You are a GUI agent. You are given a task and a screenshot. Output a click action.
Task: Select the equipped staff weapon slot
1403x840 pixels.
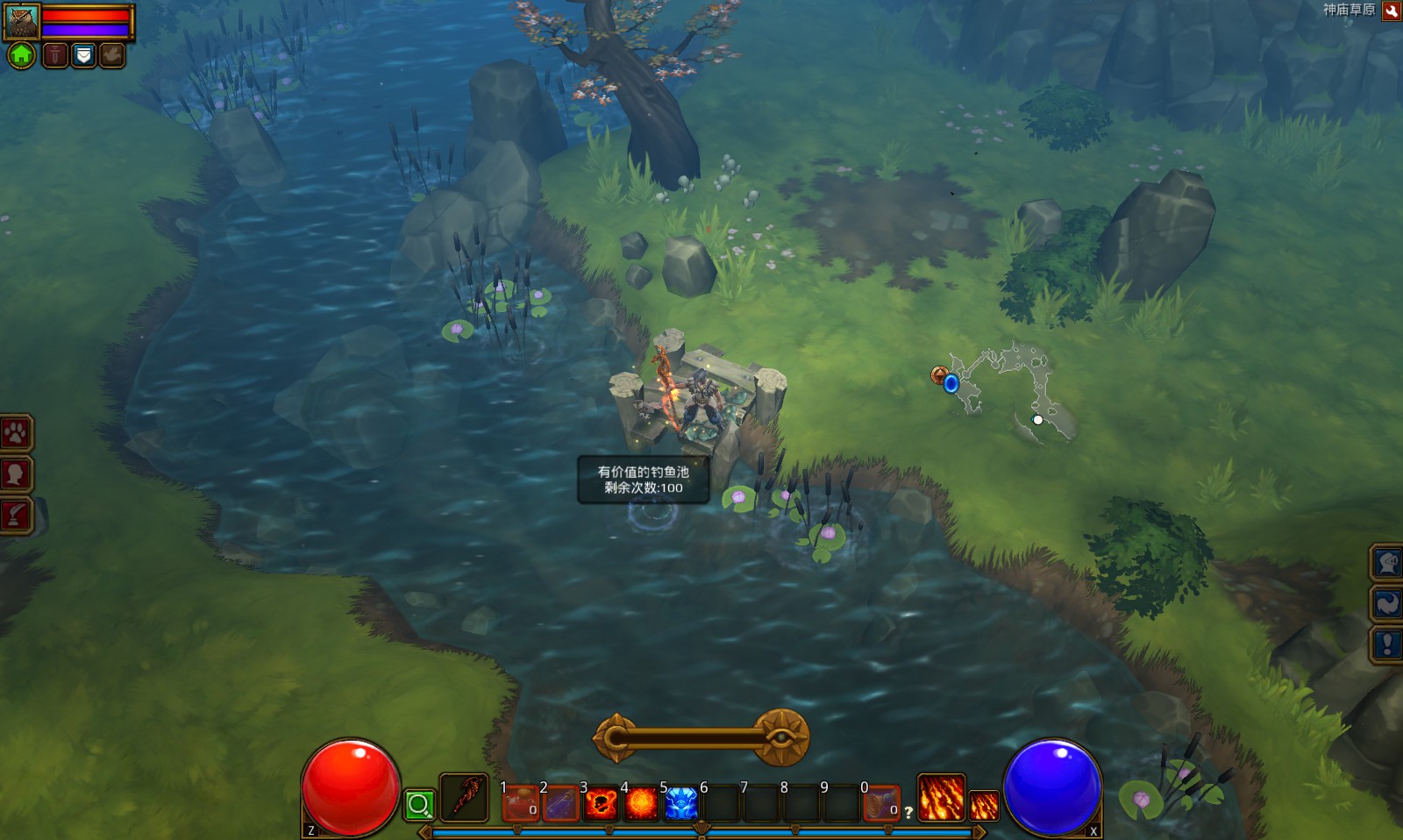coord(464,798)
